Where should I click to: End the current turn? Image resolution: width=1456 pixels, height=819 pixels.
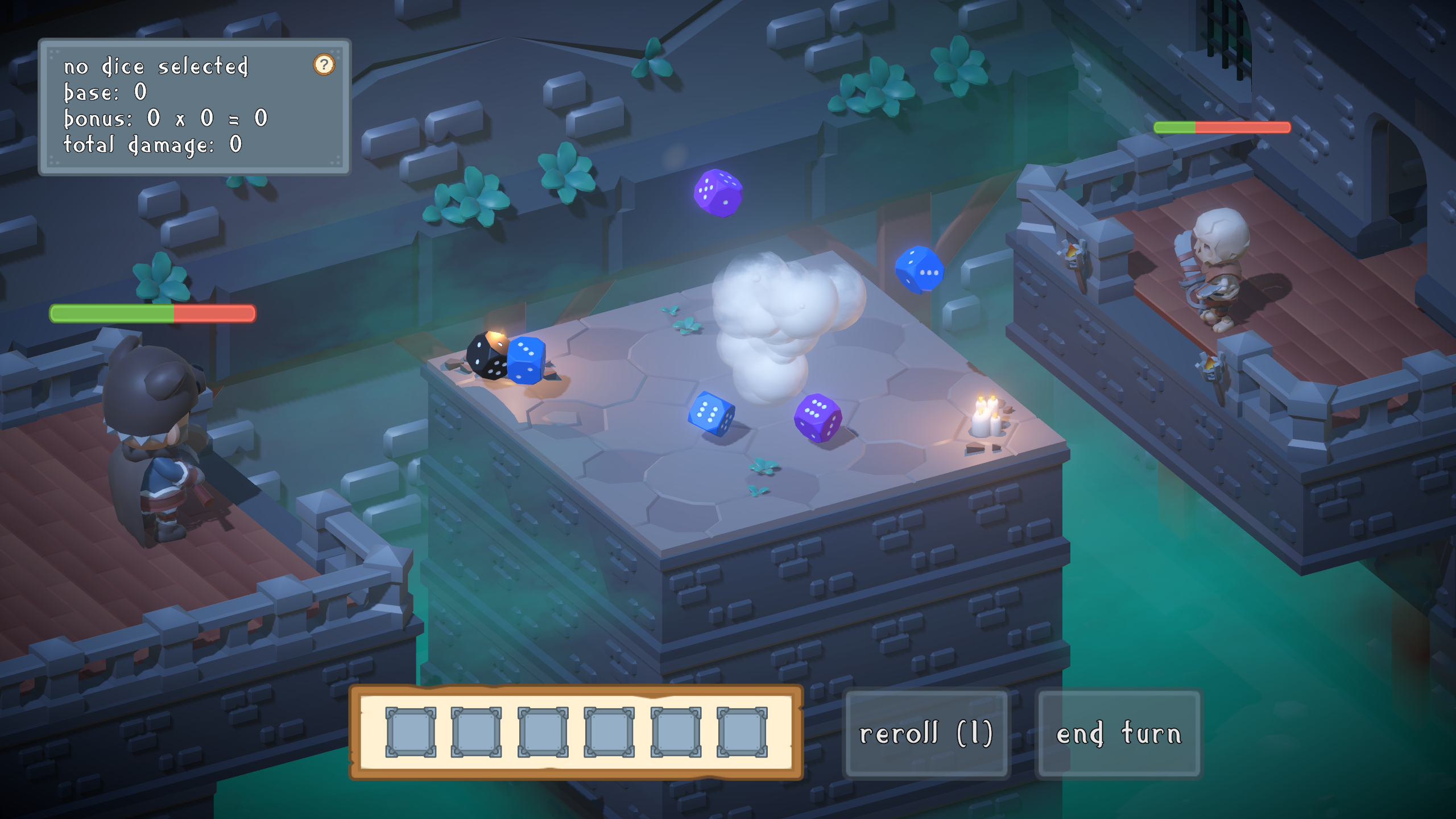pyautogui.click(x=1118, y=733)
